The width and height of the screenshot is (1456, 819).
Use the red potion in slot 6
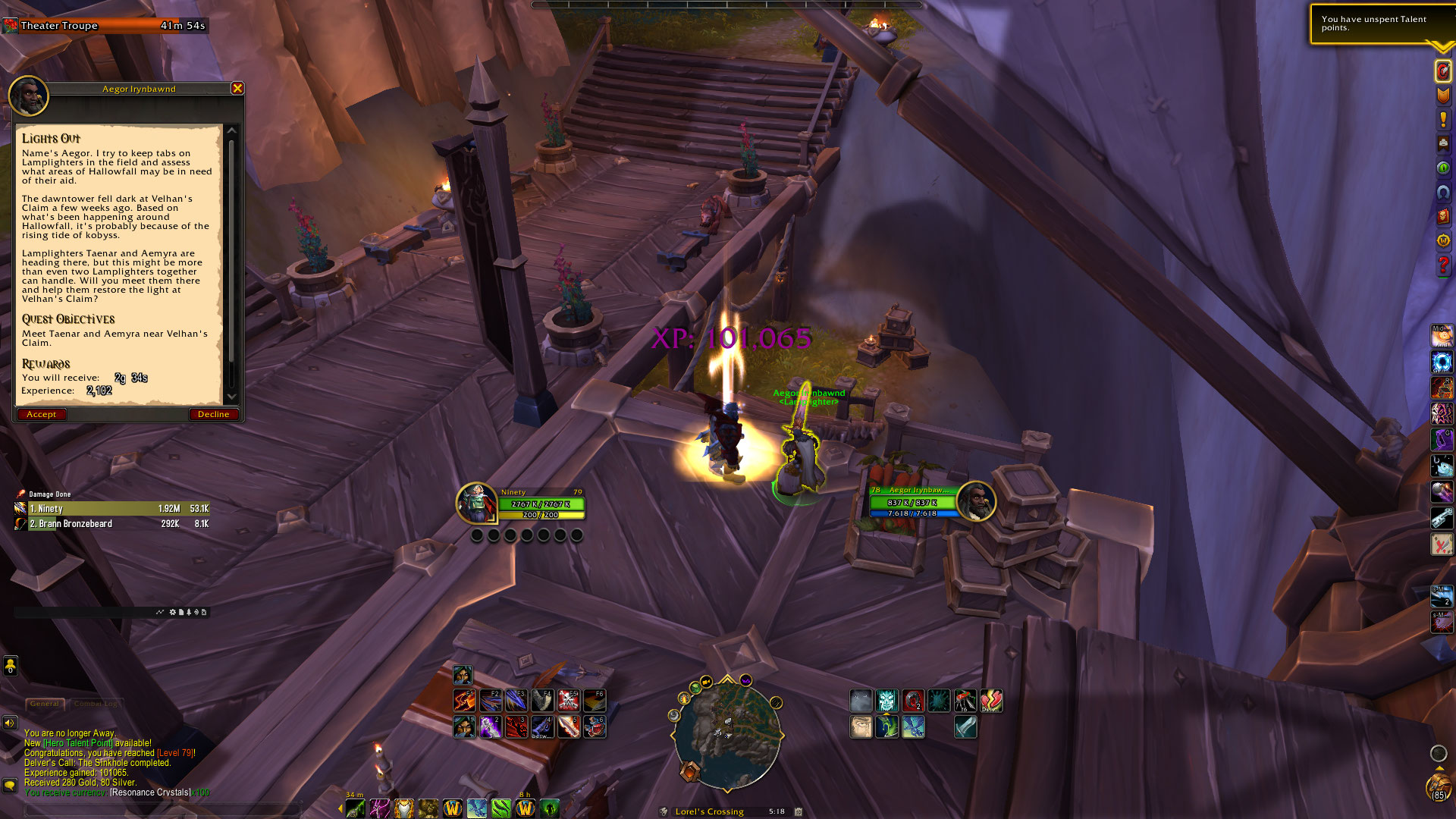pyautogui.click(x=595, y=726)
